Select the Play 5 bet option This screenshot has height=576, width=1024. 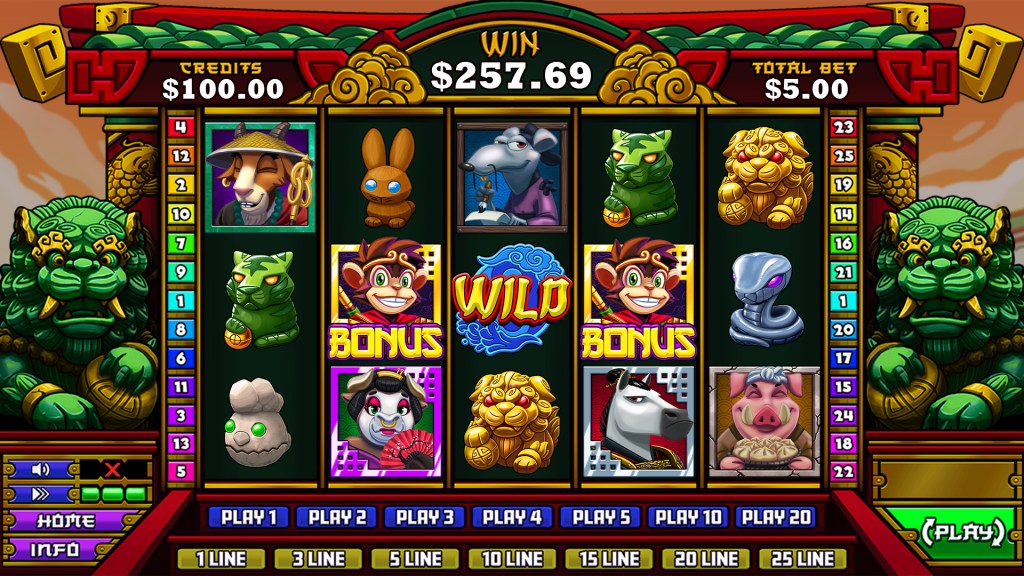(x=600, y=517)
